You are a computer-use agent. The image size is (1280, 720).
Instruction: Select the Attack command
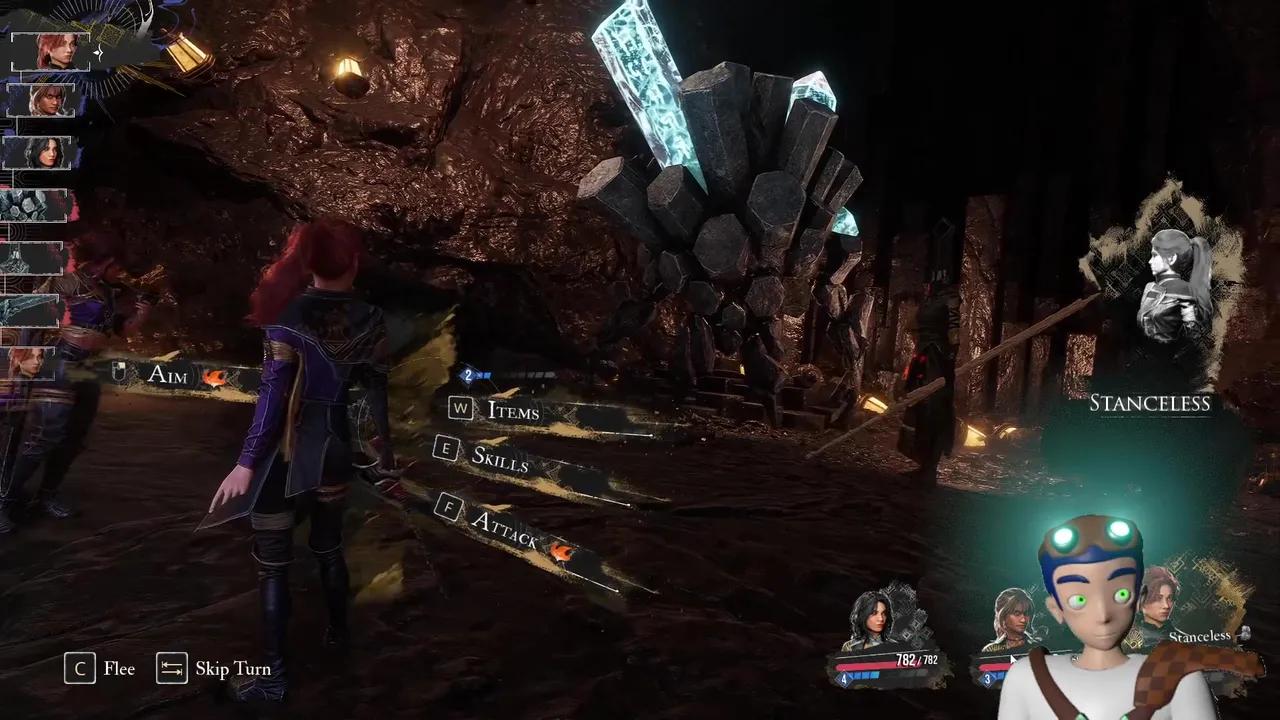pyautogui.click(x=504, y=525)
